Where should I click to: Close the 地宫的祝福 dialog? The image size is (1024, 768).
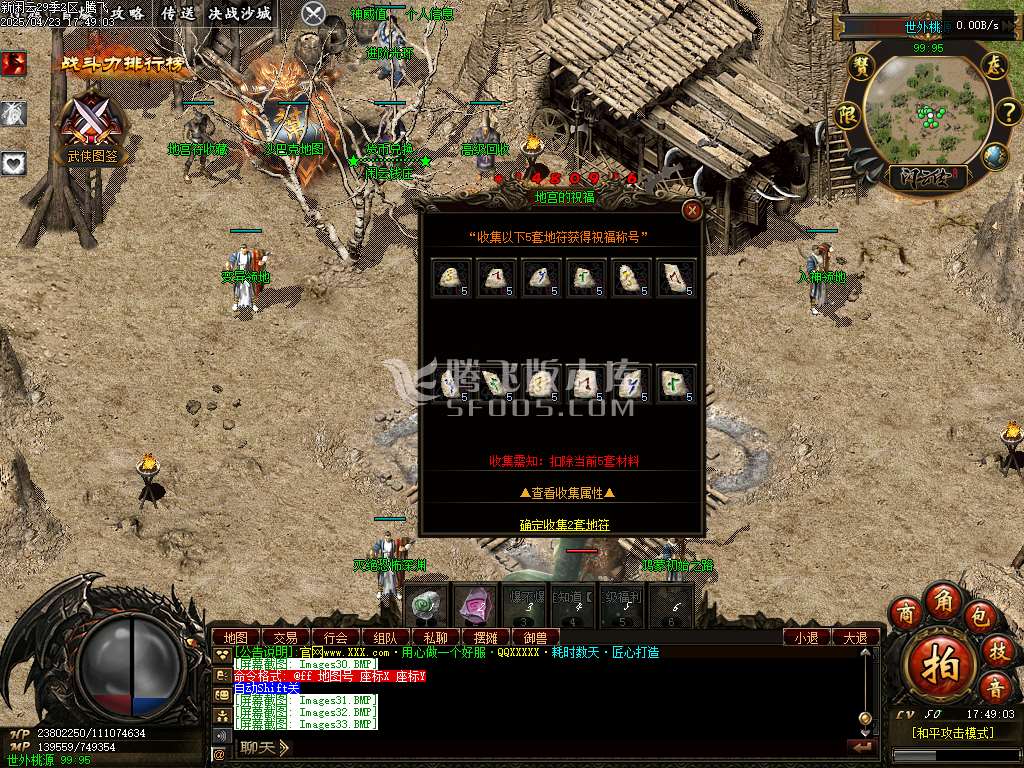point(691,210)
